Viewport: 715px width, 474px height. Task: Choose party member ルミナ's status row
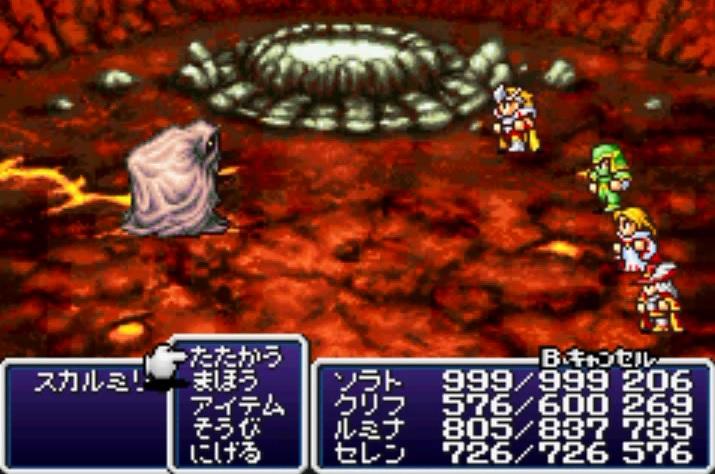point(366,430)
